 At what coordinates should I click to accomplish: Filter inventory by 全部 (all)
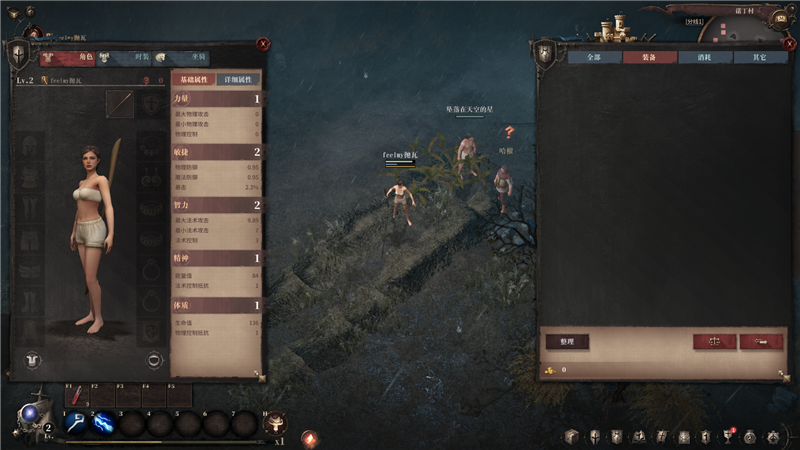[x=594, y=58]
